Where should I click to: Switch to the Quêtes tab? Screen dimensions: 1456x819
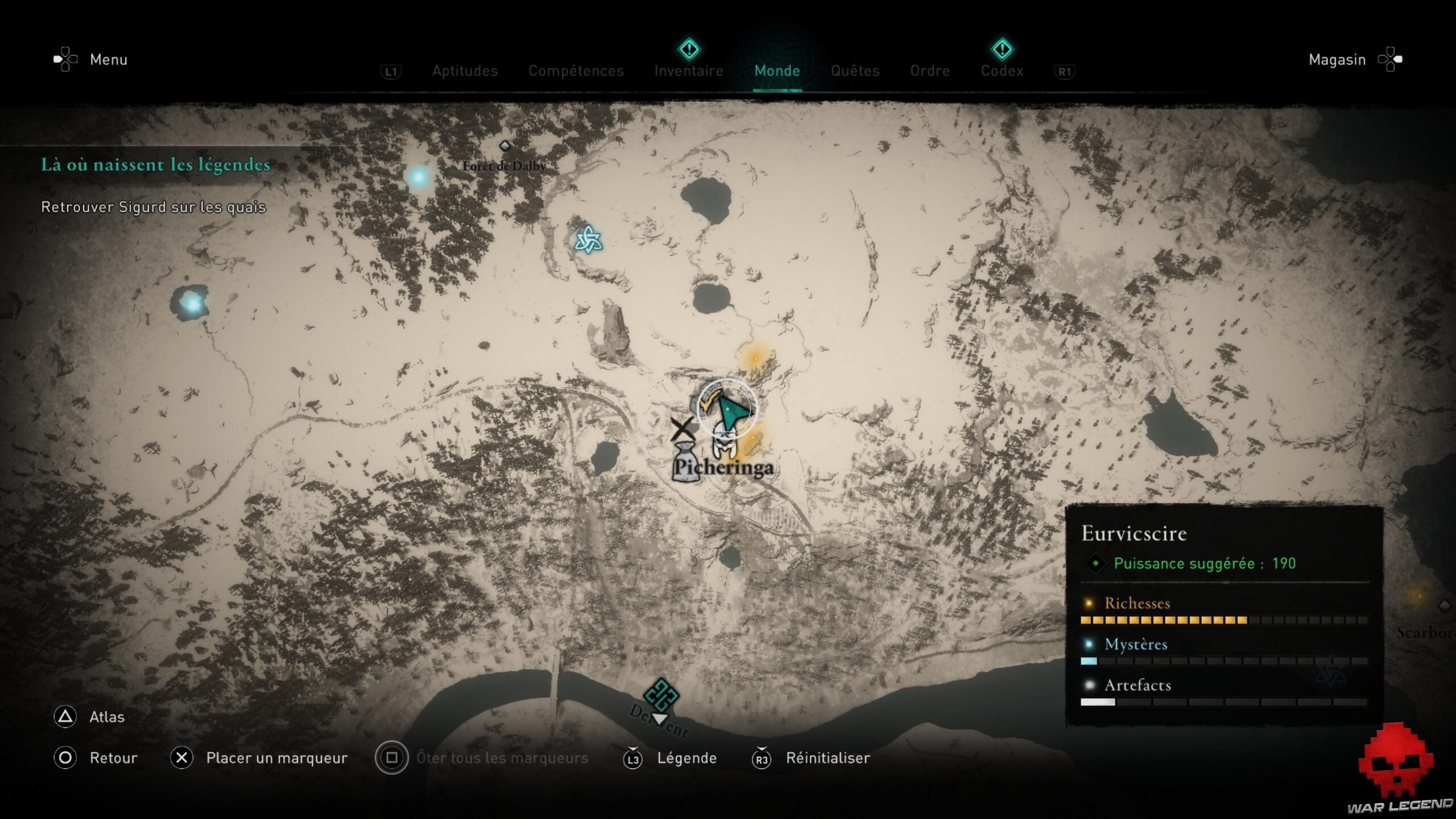(x=855, y=71)
